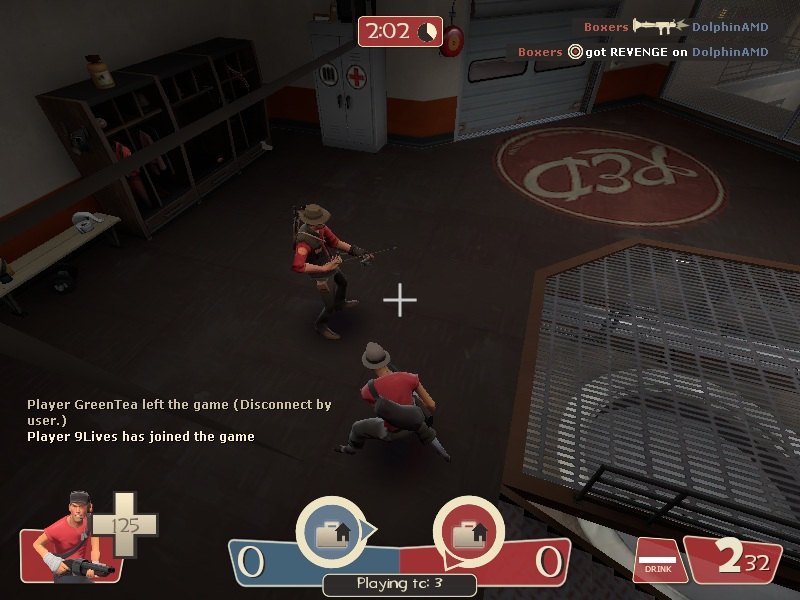
Task: Click the DRINK charge meter
Action: [x=656, y=560]
